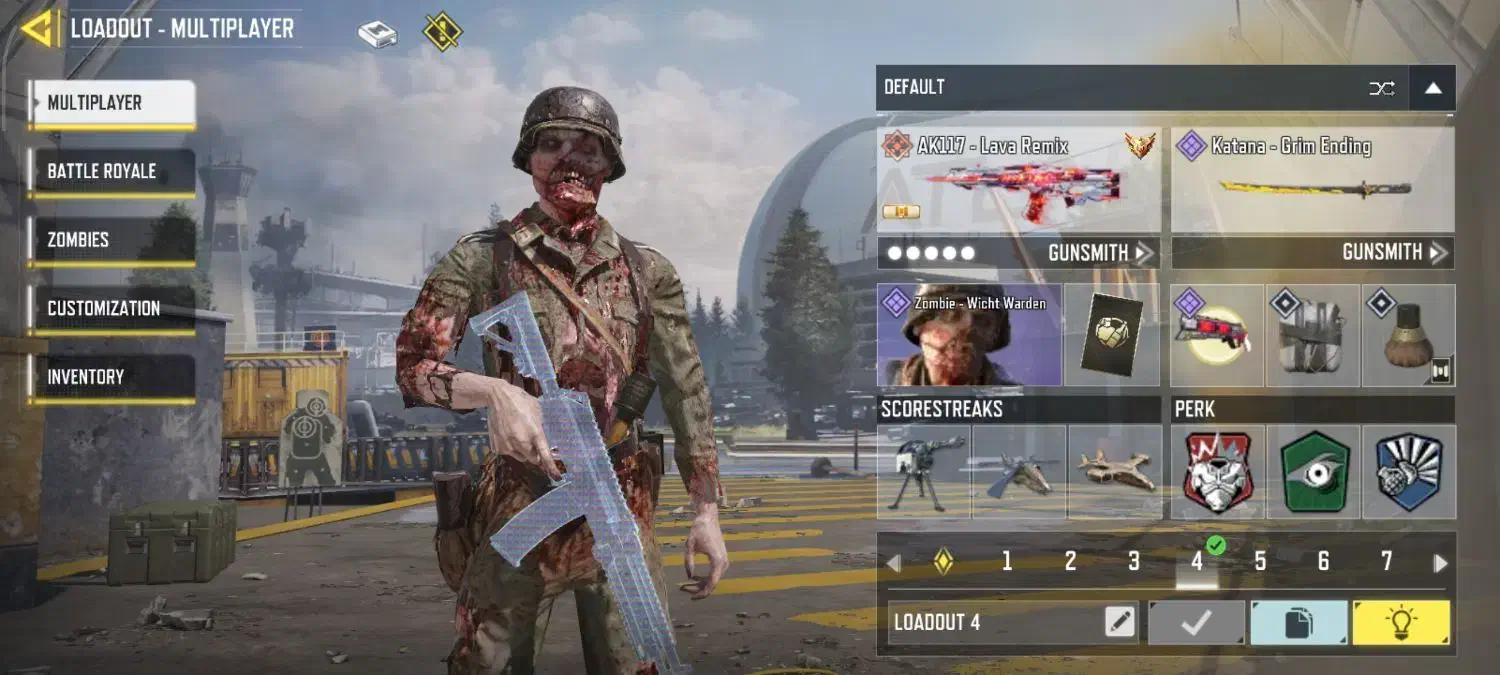Select the AK117 Lava Remix primary weapon
Image resolution: width=1500 pixels, height=675 pixels.
(x=1018, y=180)
